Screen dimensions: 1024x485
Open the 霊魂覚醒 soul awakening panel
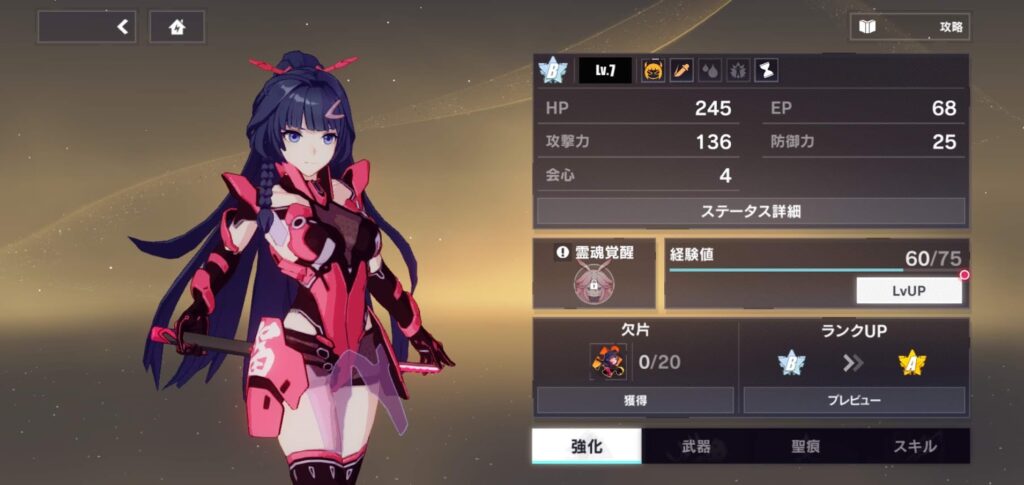[594, 274]
